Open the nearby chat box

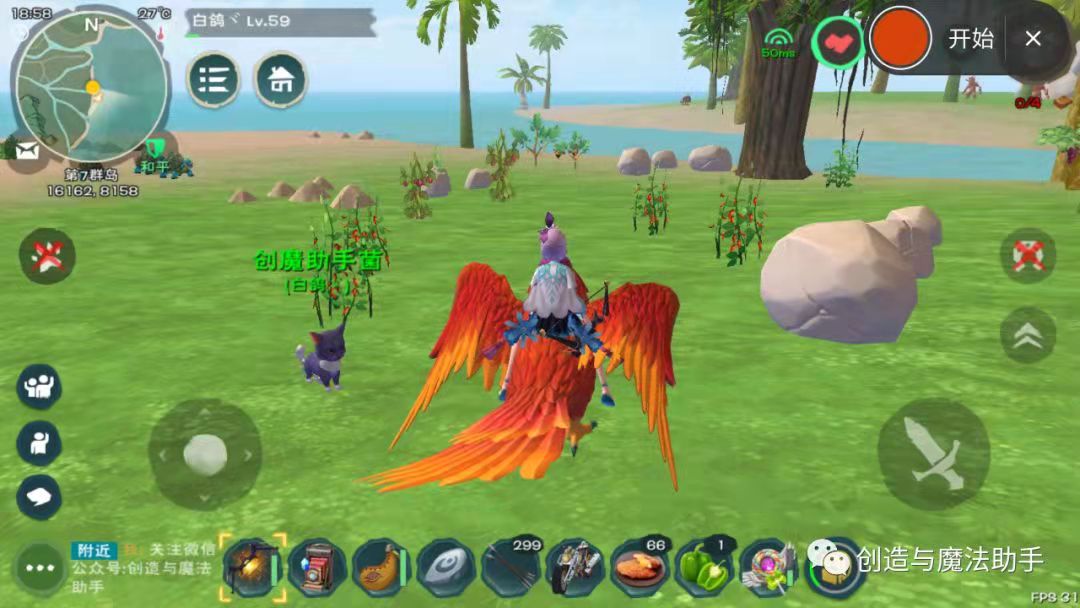click(x=145, y=567)
